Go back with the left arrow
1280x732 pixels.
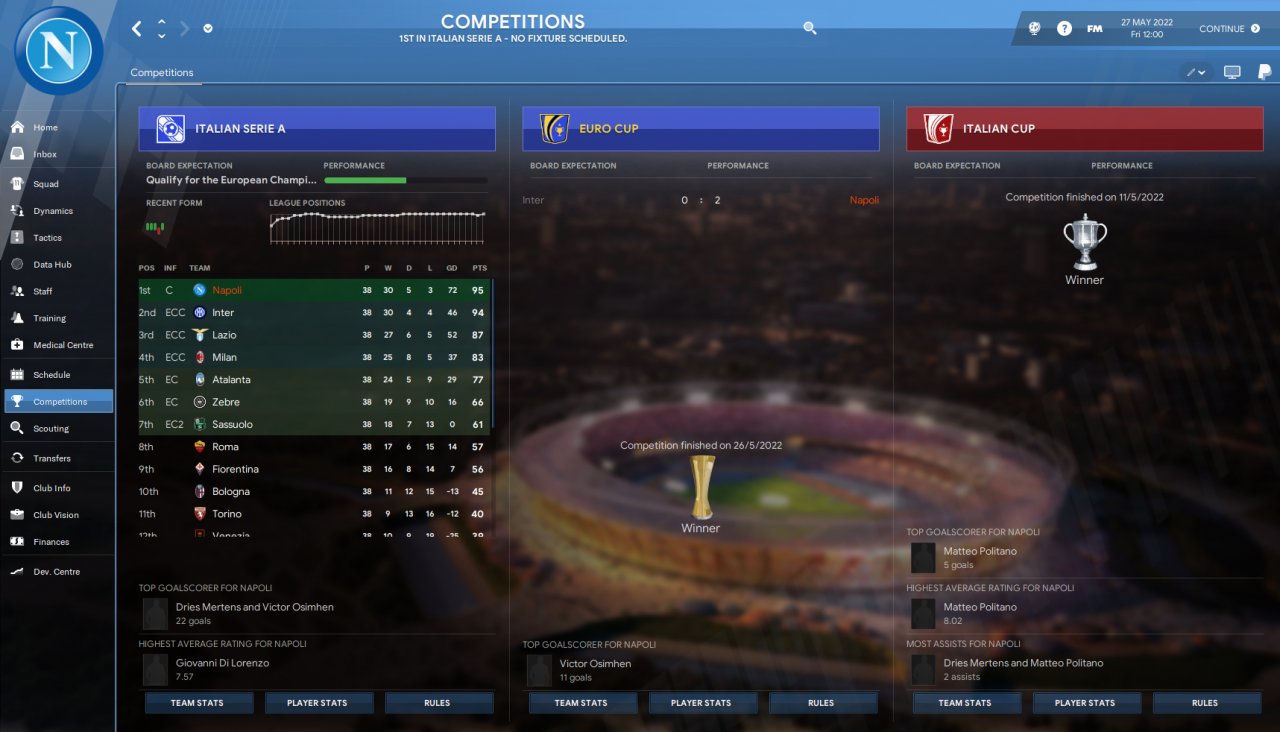pyautogui.click(x=137, y=29)
